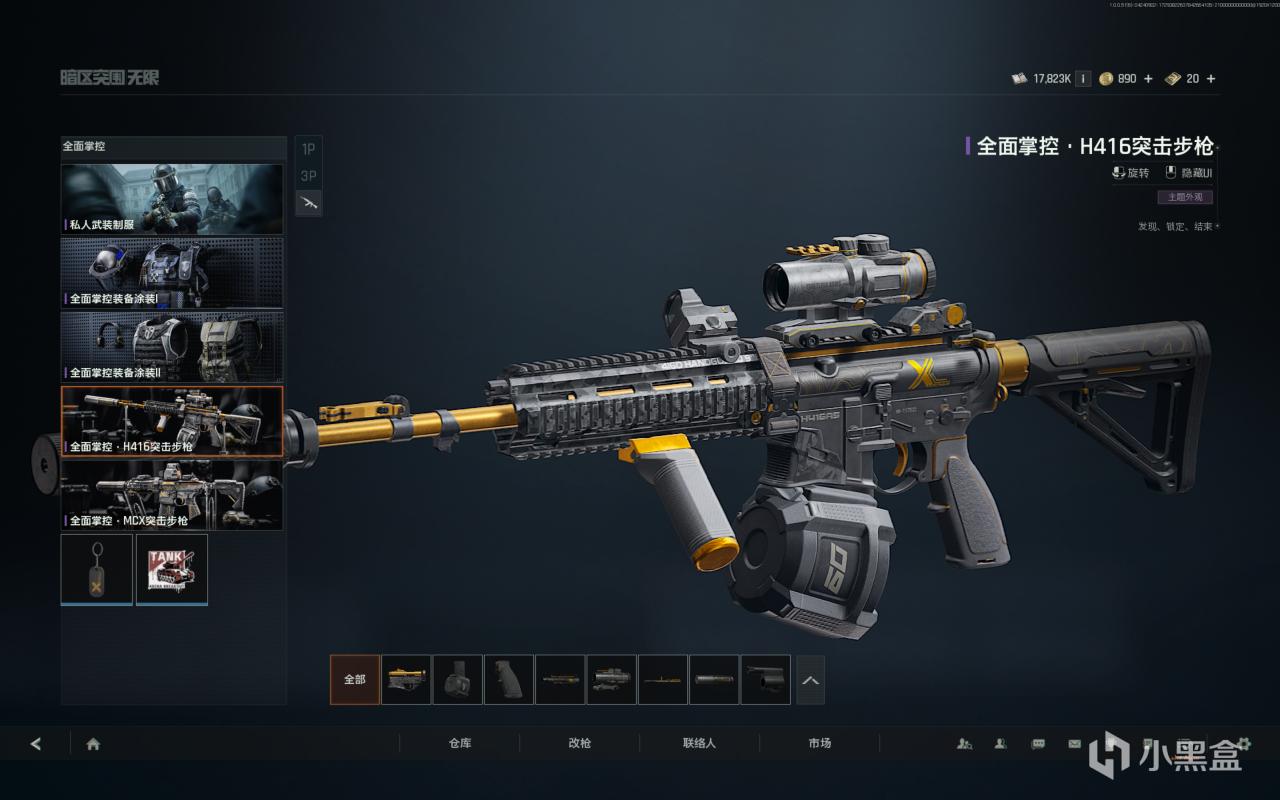The height and width of the screenshot is (800, 1280).
Task: Switch to the 3P view tab
Action: coord(308,176)
